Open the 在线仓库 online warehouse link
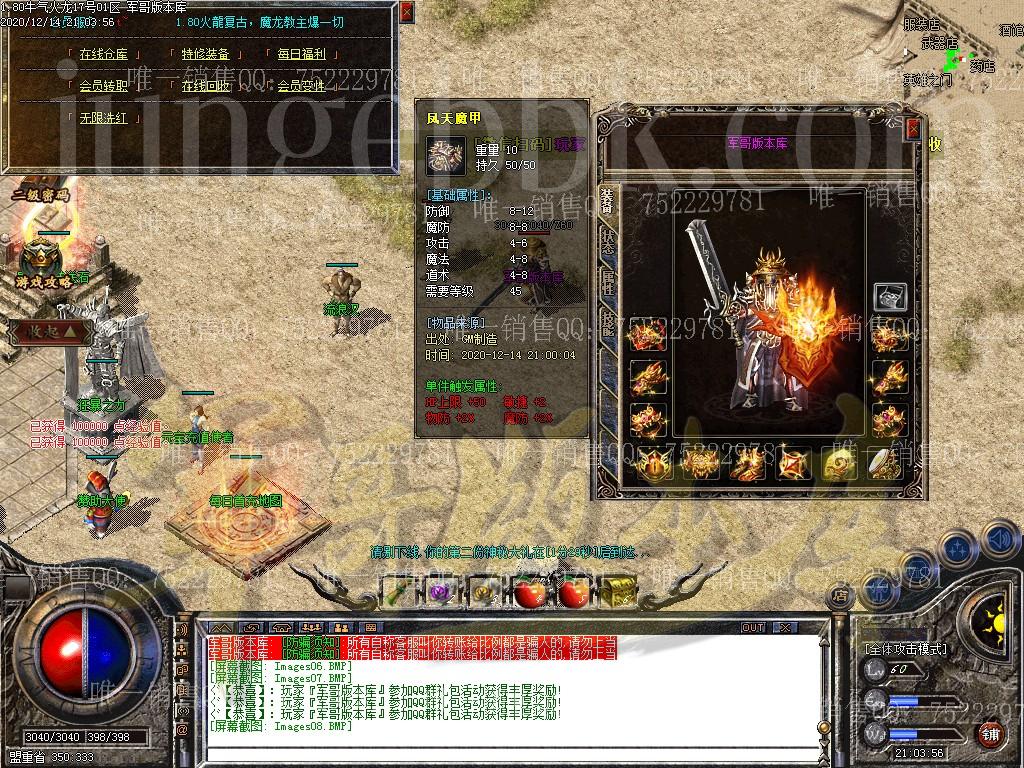The height and width of the screenshot is (768, 1024). coord(104,55)
